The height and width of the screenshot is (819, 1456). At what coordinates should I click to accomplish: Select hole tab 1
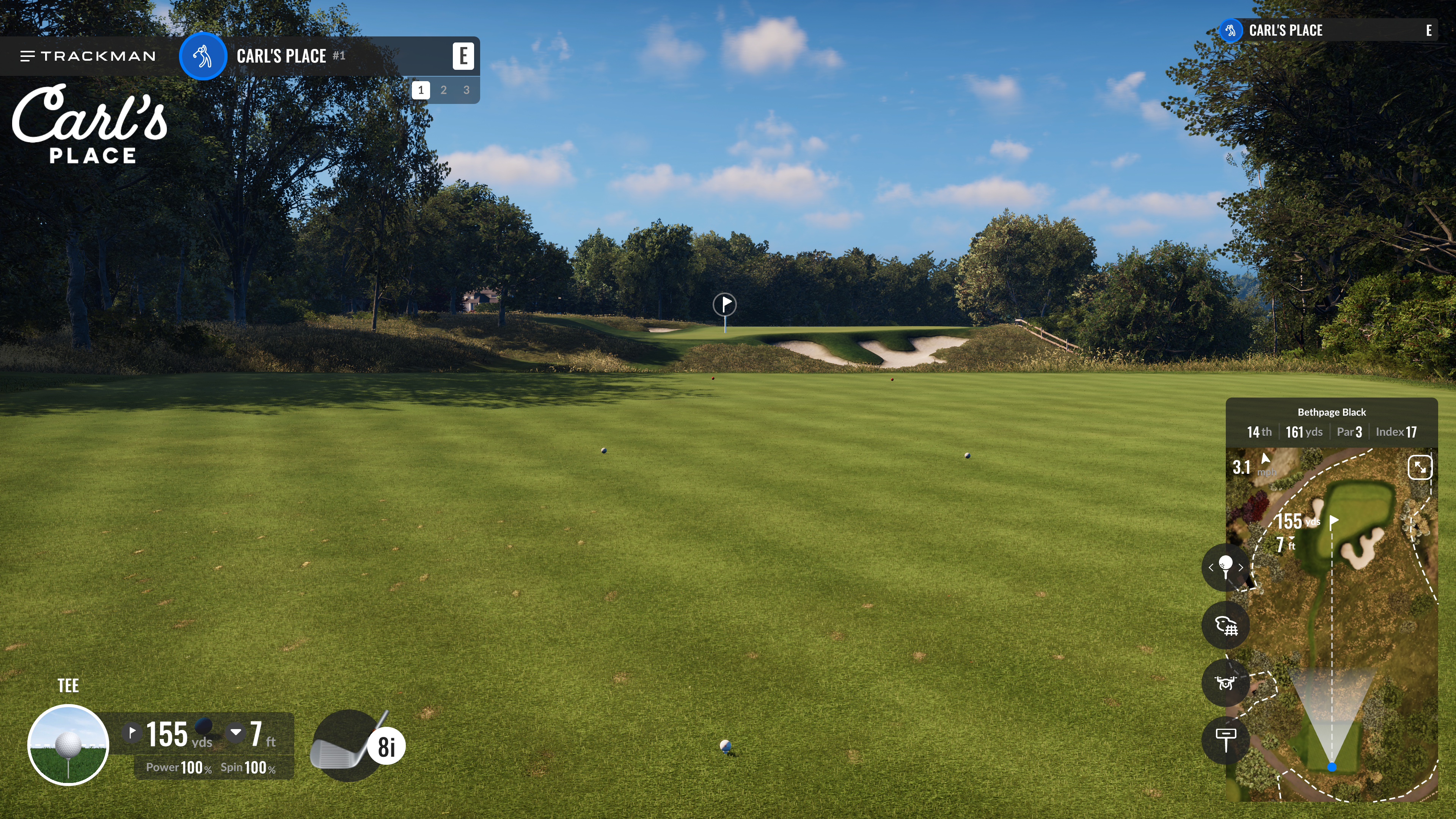click(421, 90)
